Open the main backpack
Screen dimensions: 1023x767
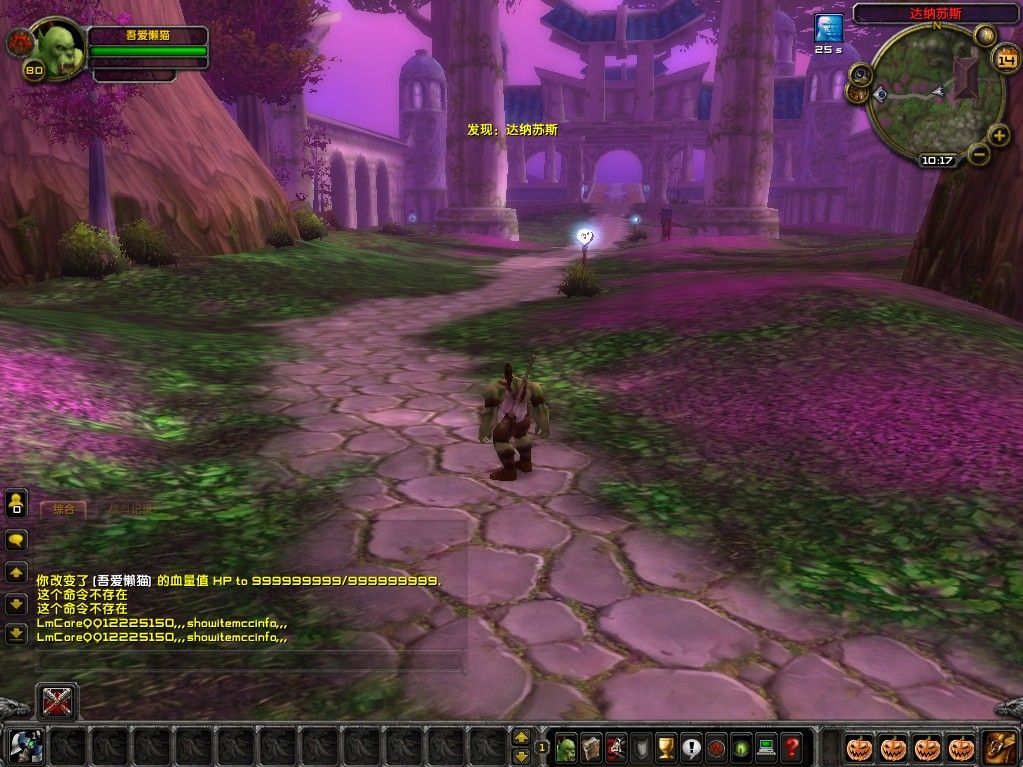click(999, 746)
